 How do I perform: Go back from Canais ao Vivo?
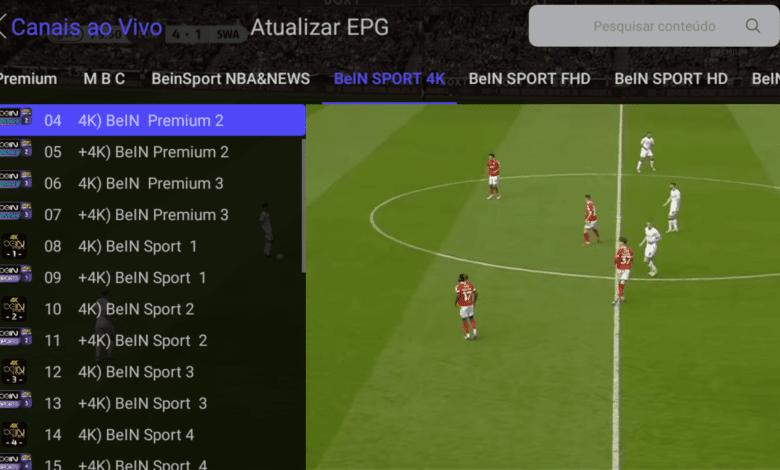pos(4,27)
